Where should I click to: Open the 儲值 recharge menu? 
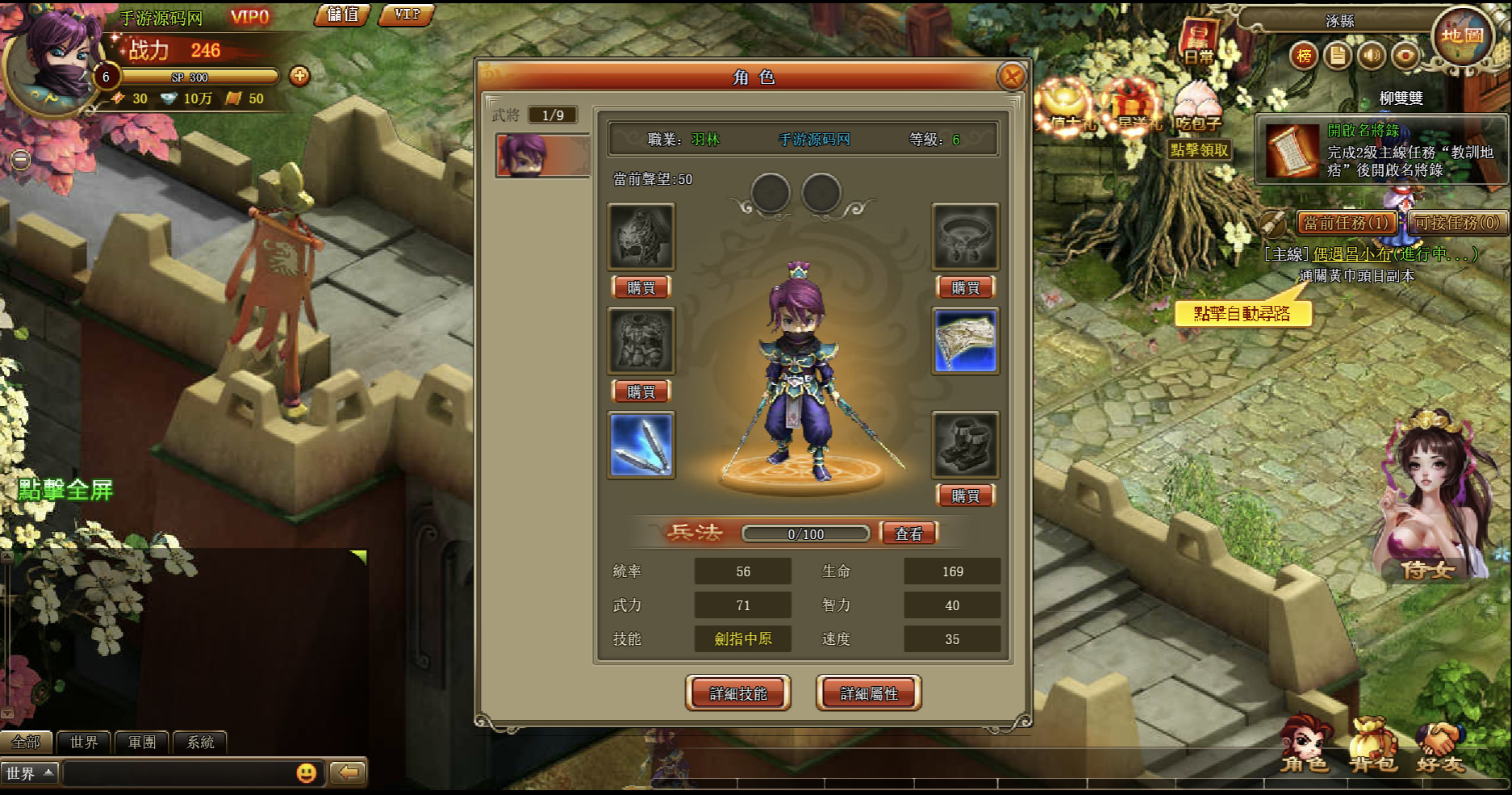[x=342, y=15]
